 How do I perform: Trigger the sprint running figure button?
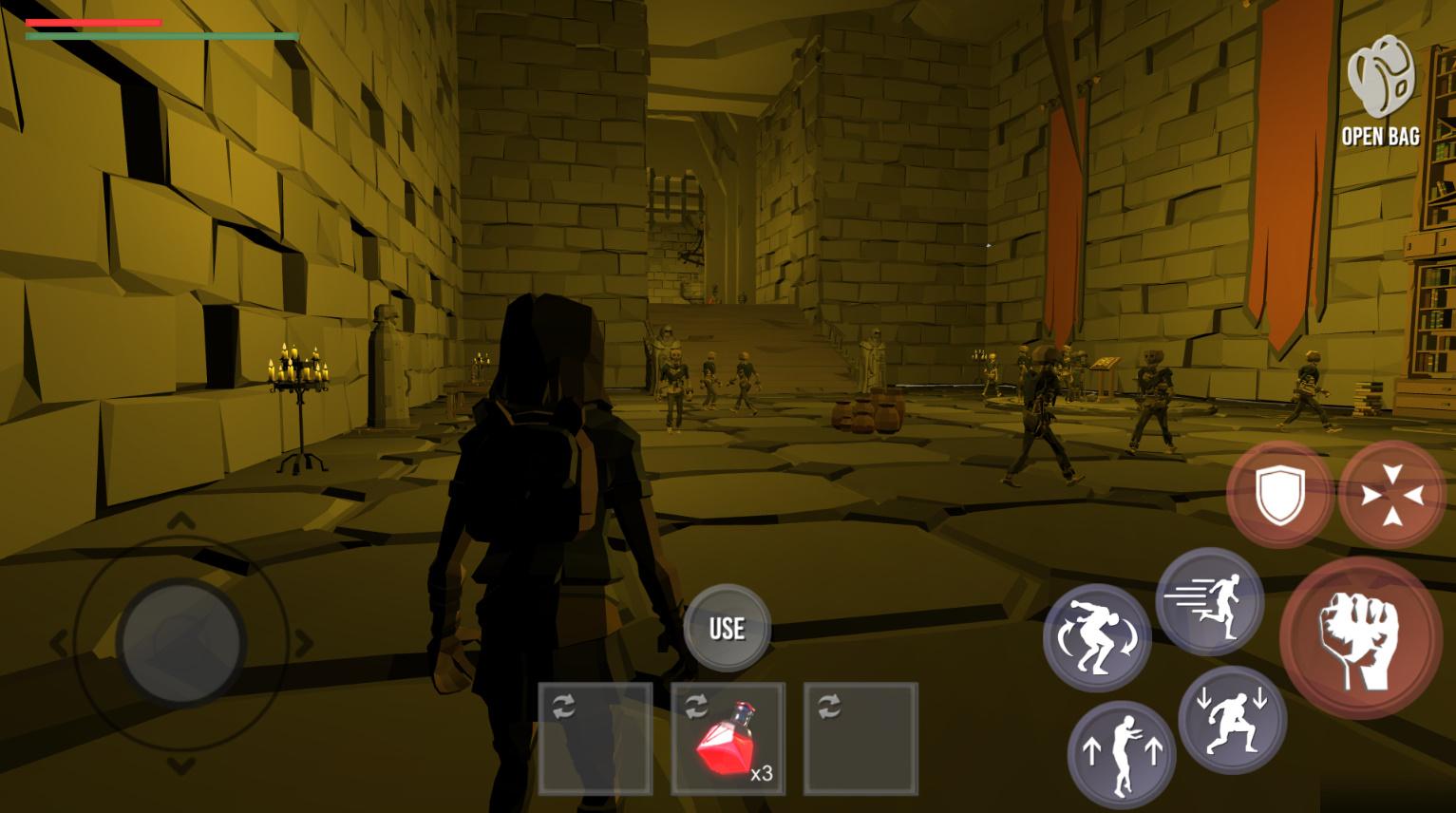[x=1209, y=601]
